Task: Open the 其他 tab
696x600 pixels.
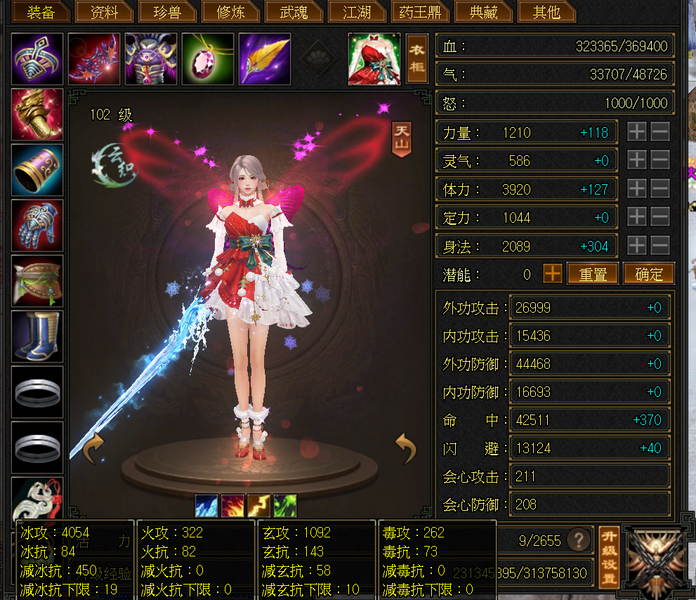Action: pyautogui.click(x=546, y=12)
